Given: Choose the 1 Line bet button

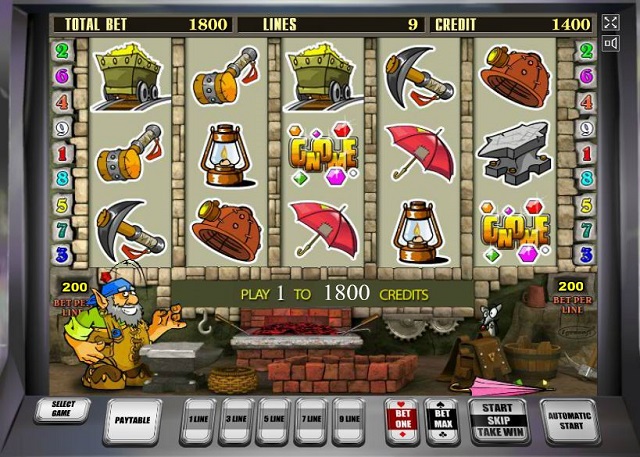Looking at the screenshot, I should tap(197, 421).
